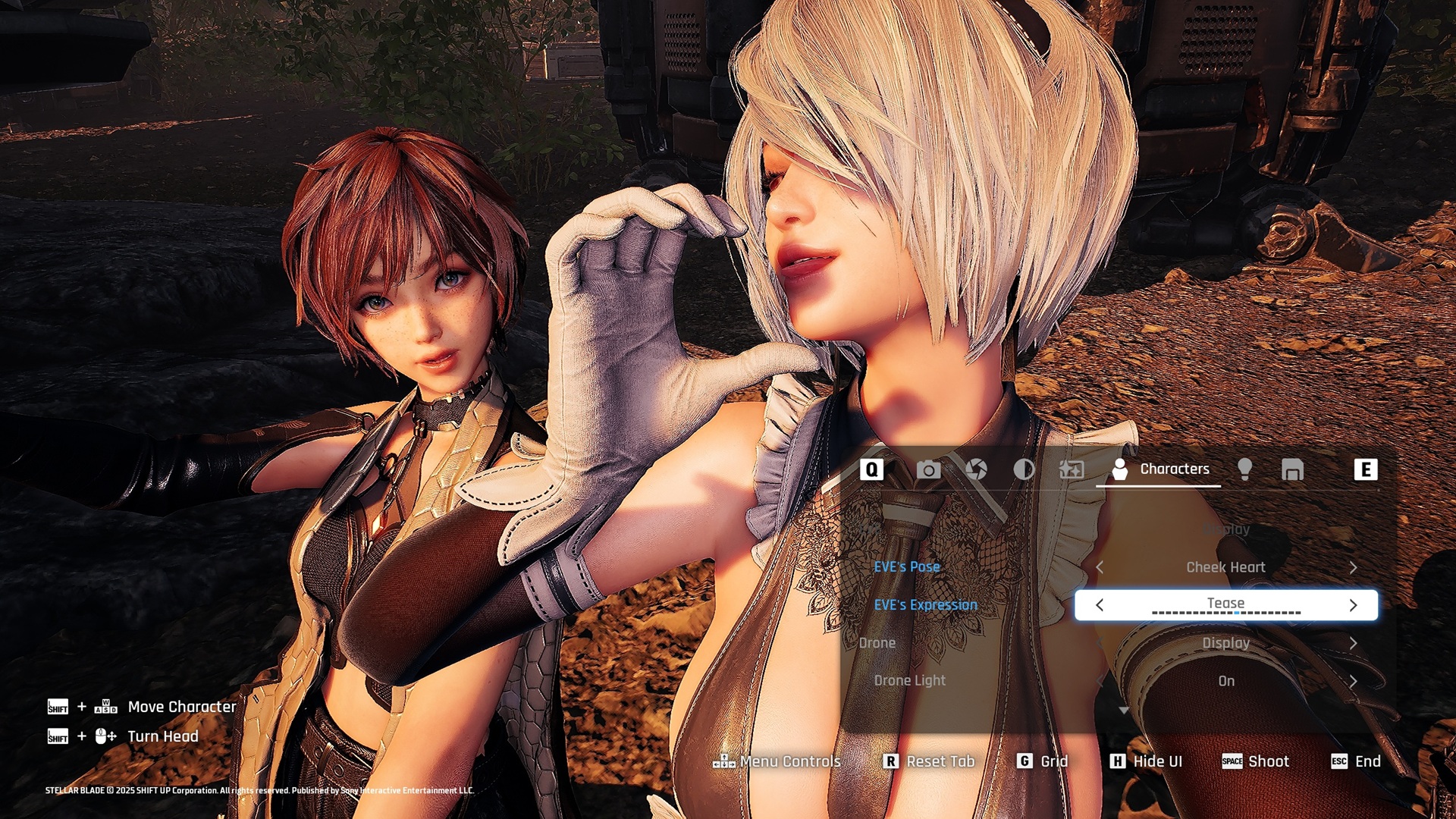Image resolution: width=1456 pixels, height=819 pixels.
Task: Take the photo with Shoot
Action: coord(1256,761)
